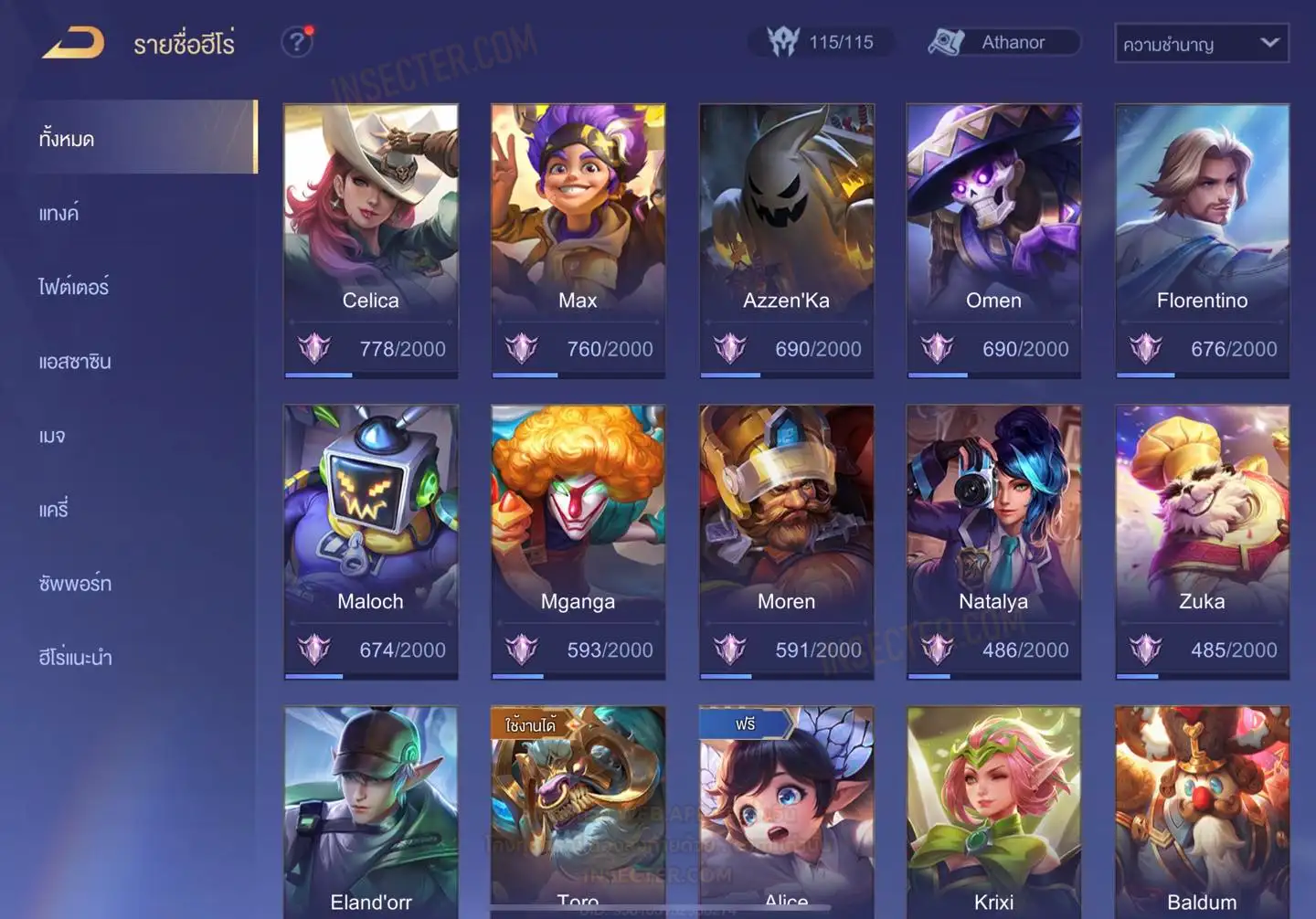This screenshot has height=919, width=1316.
Task: Filter by ซัพพอร์ท role
Action: pyautogui.click(x=75, y=584)
